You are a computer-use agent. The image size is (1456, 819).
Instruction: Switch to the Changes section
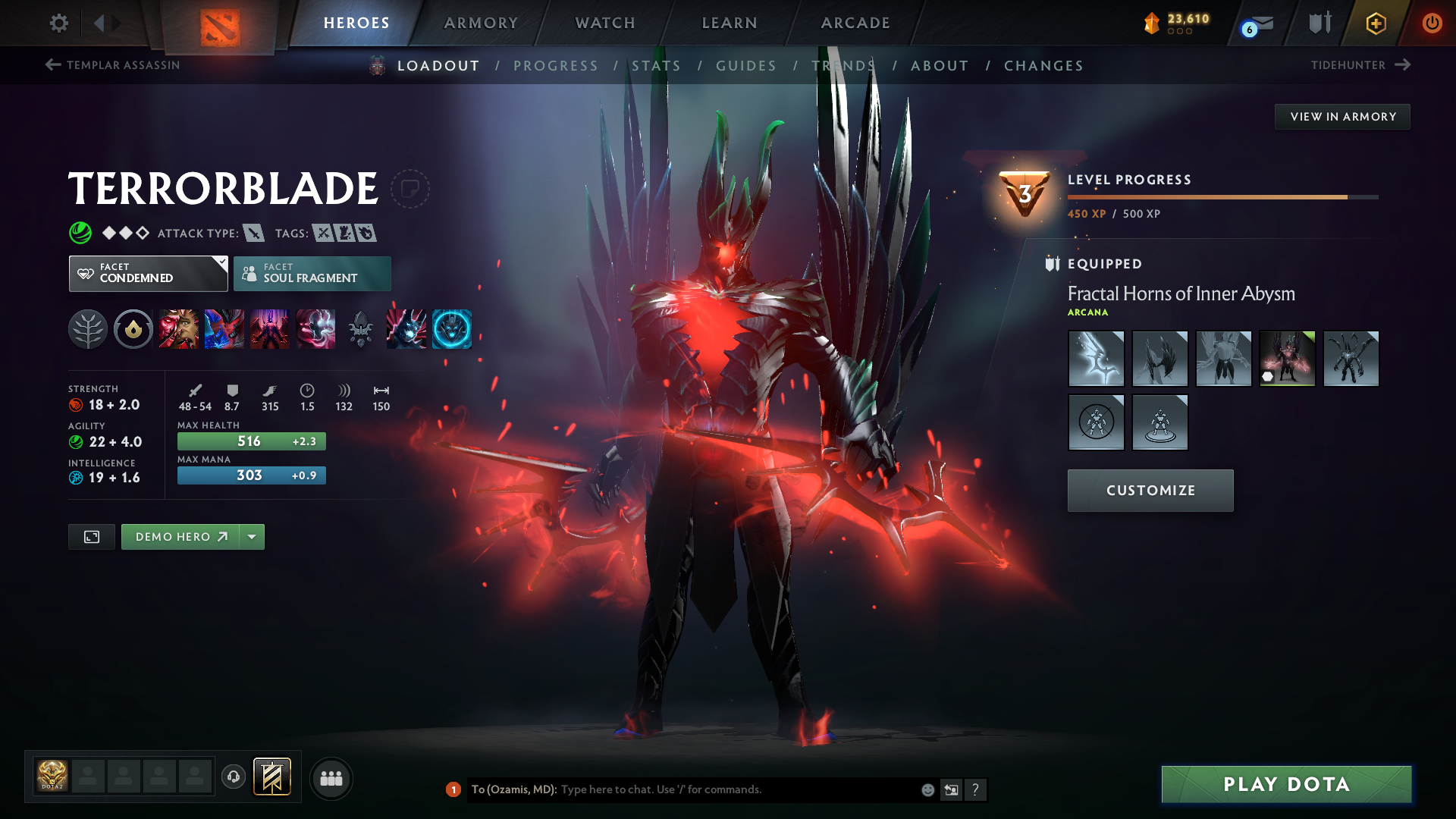tap(1043, 66)
